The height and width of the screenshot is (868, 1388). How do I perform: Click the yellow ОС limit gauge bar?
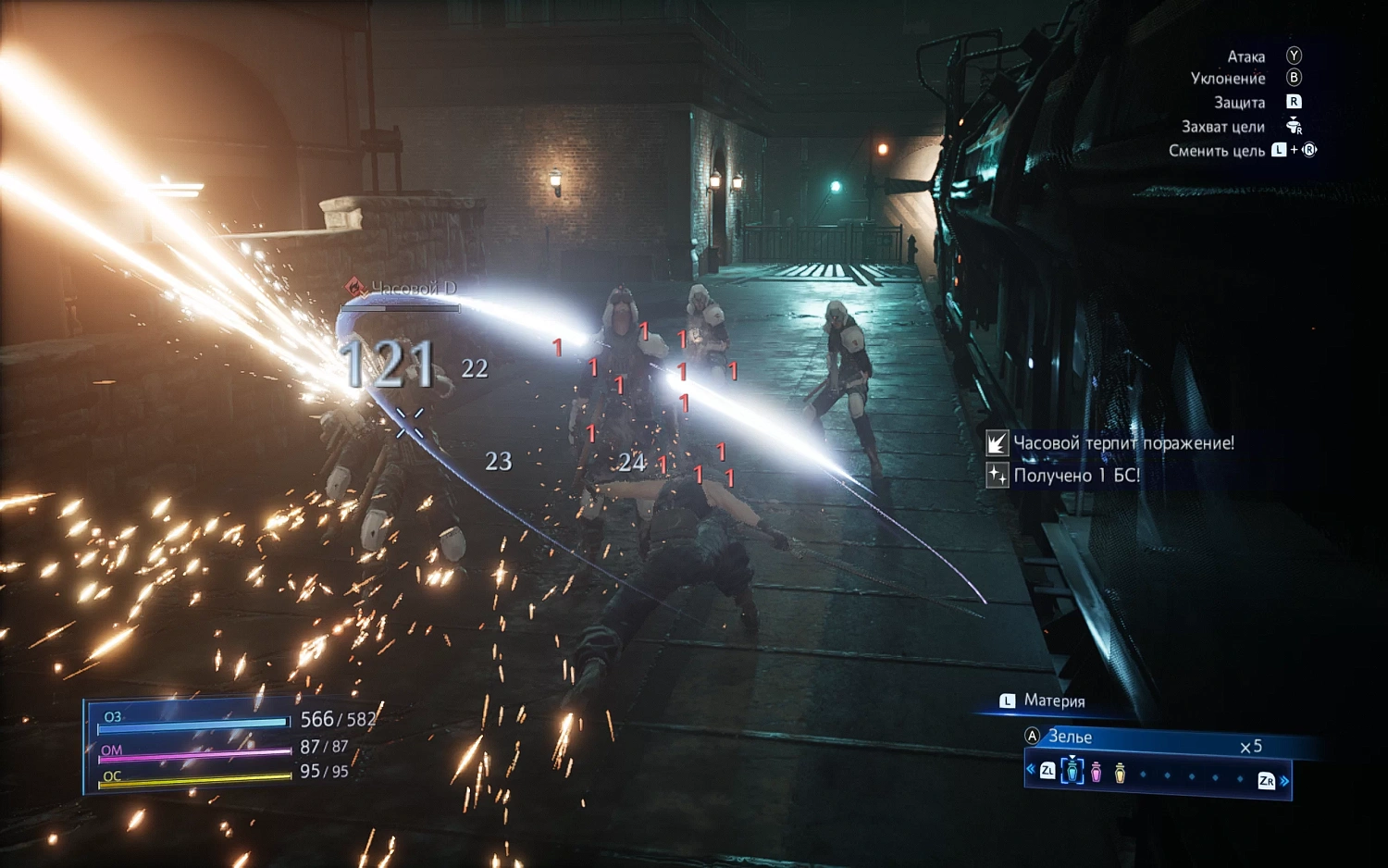[x=194, y=778]
